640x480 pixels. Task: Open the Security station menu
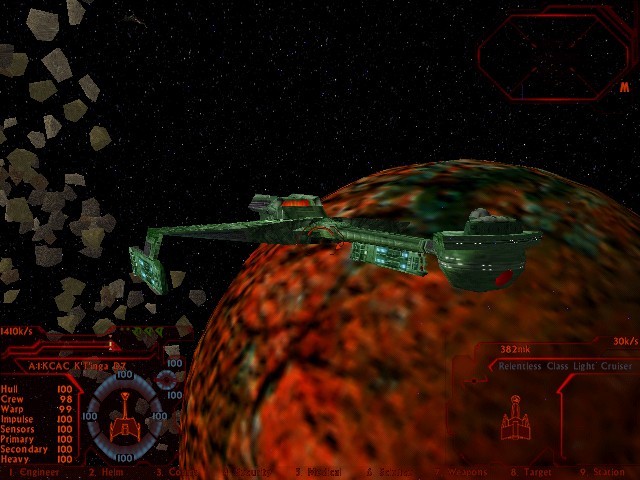(247, 472)
